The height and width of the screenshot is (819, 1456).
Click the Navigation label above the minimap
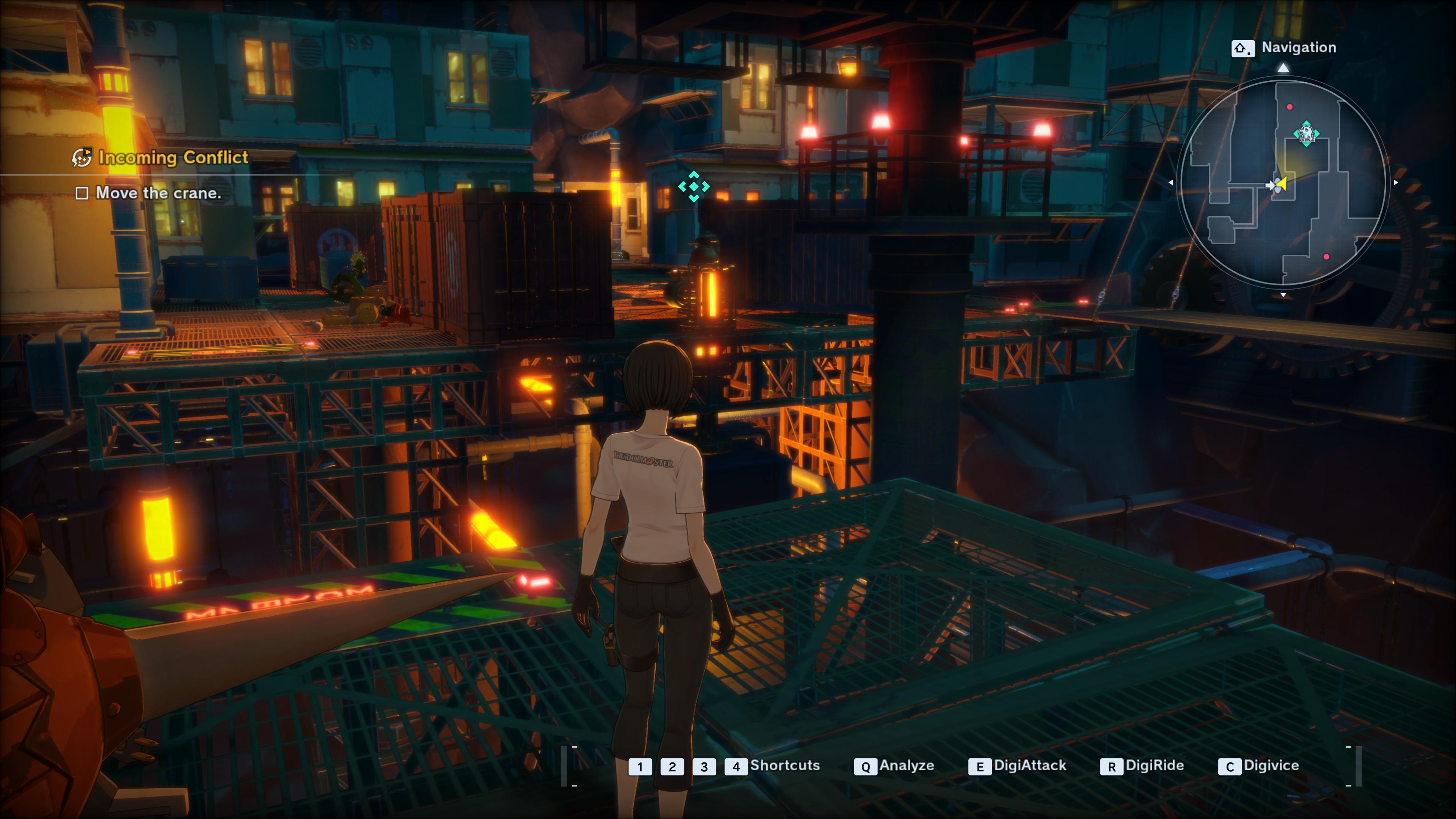[1298, 47]
